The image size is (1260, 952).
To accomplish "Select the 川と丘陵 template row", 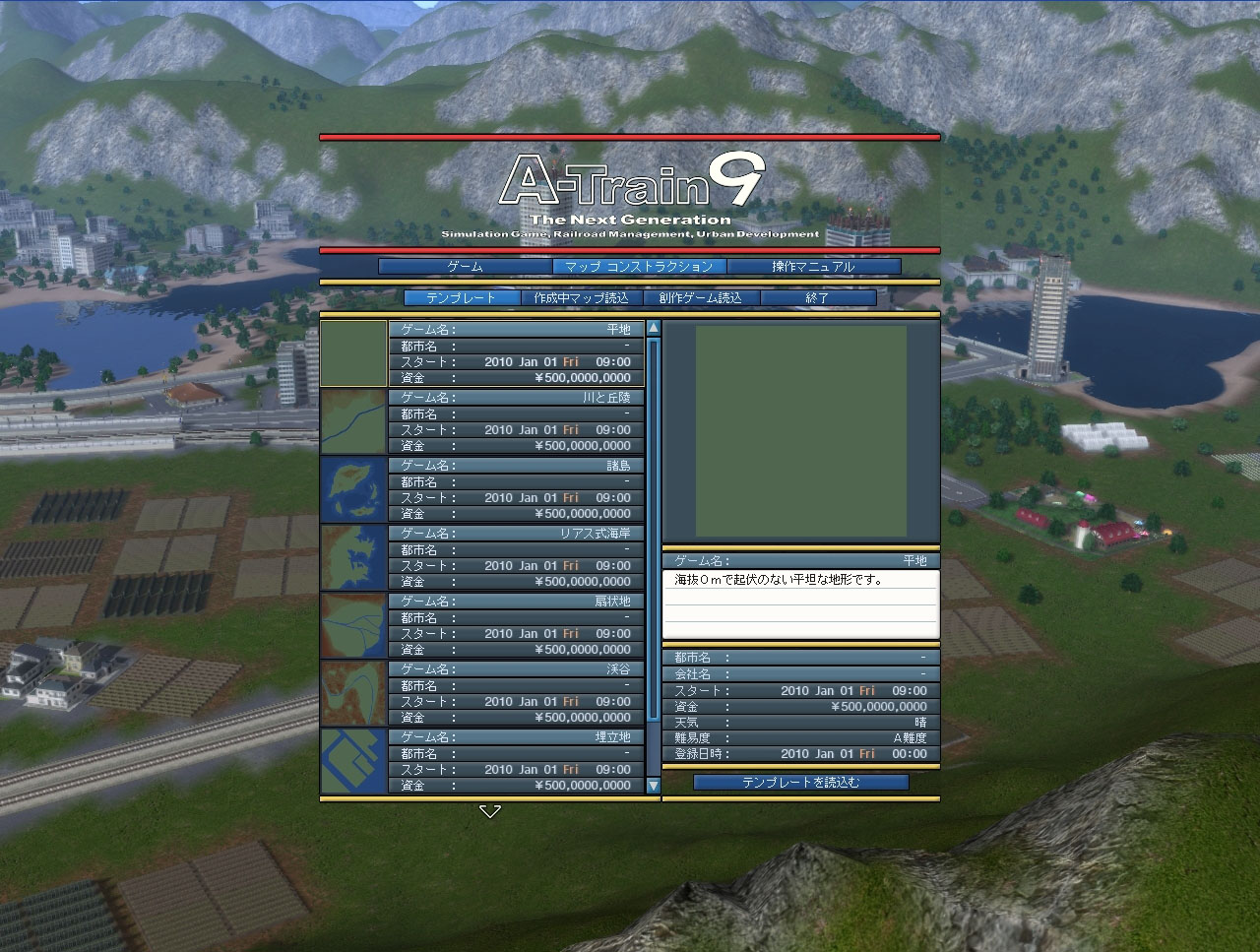I will click(516, 421).
